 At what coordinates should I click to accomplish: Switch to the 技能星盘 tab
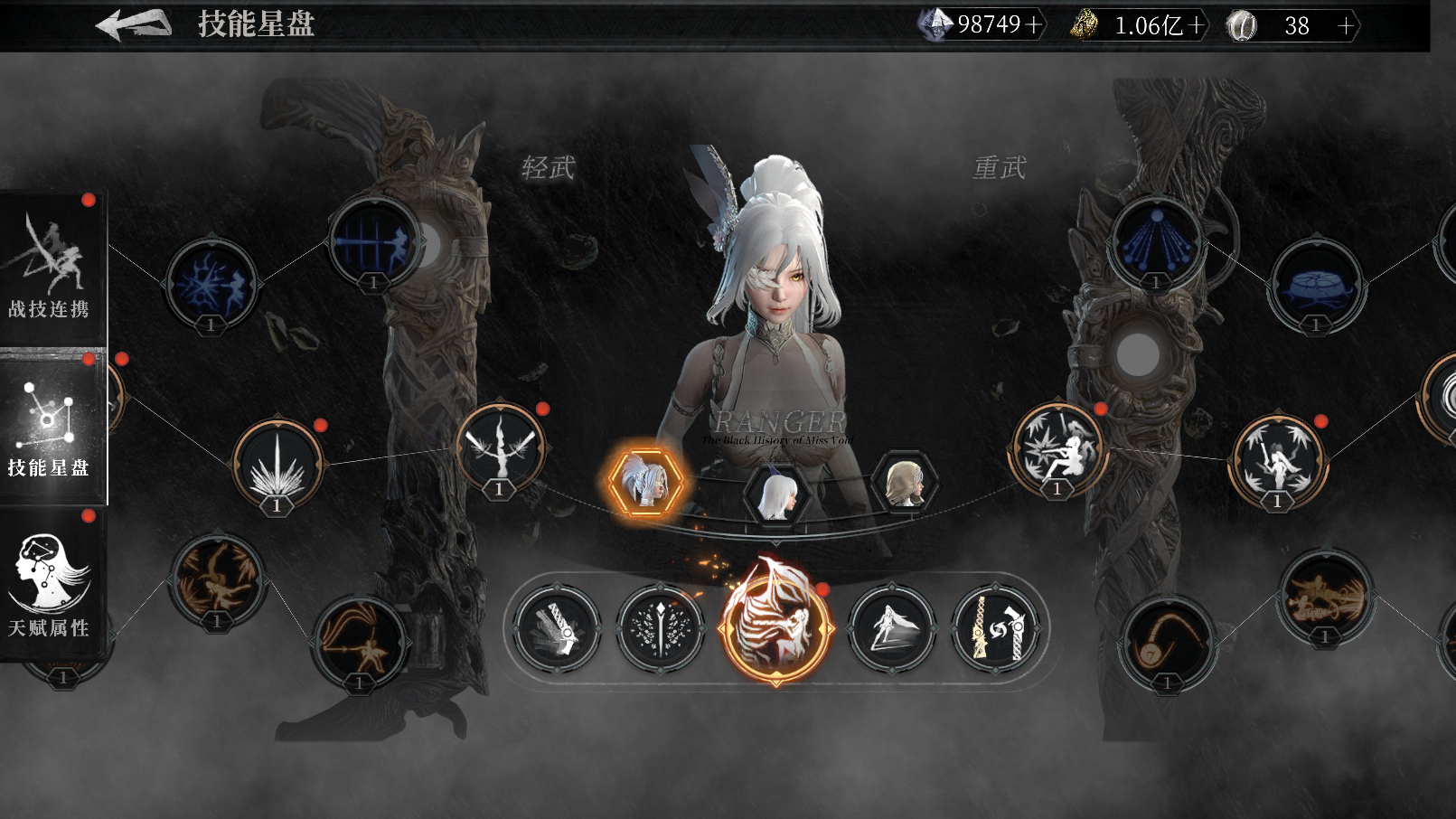click(52, 427)
